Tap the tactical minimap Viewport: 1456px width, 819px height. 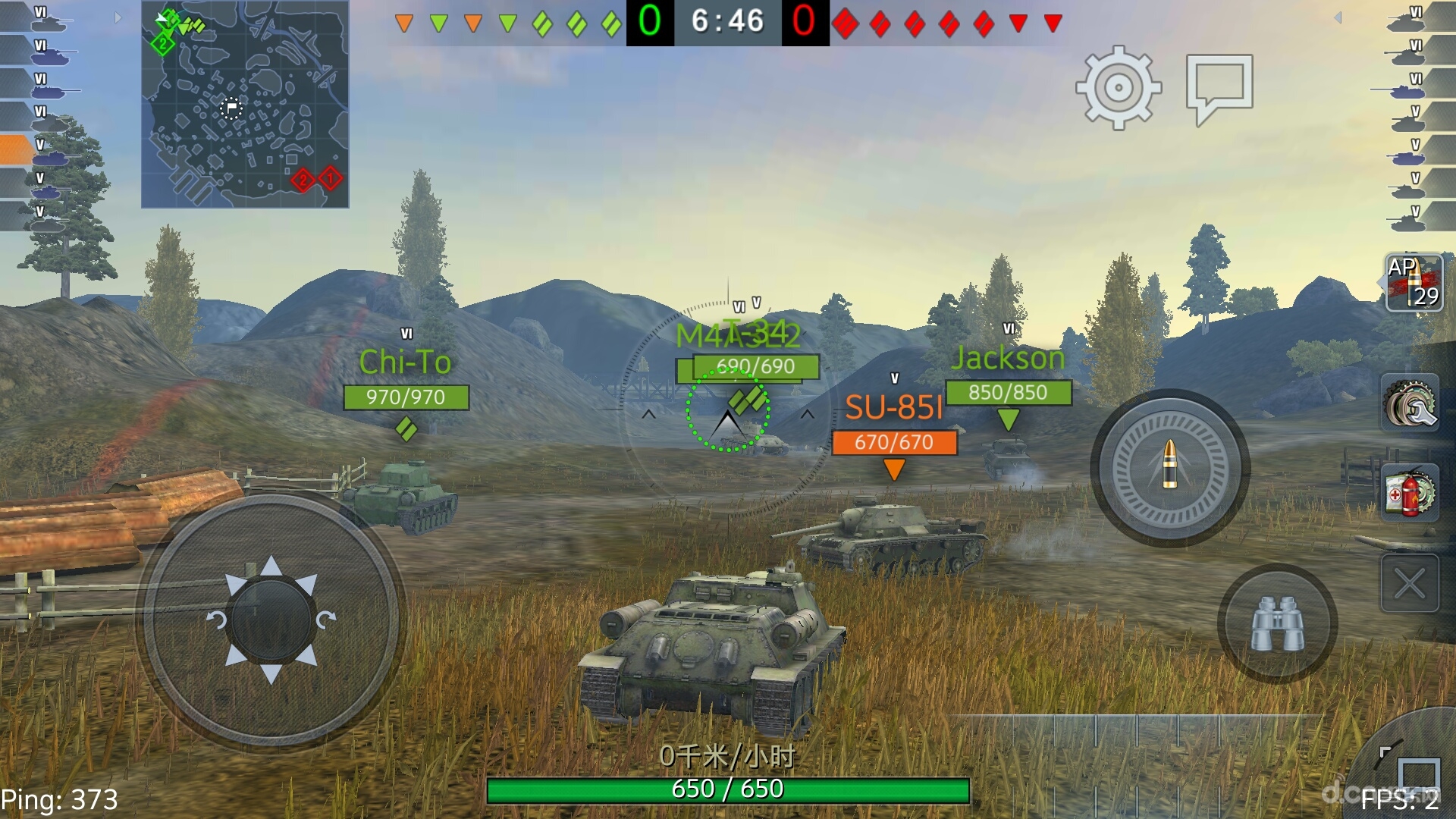[245, 105]
